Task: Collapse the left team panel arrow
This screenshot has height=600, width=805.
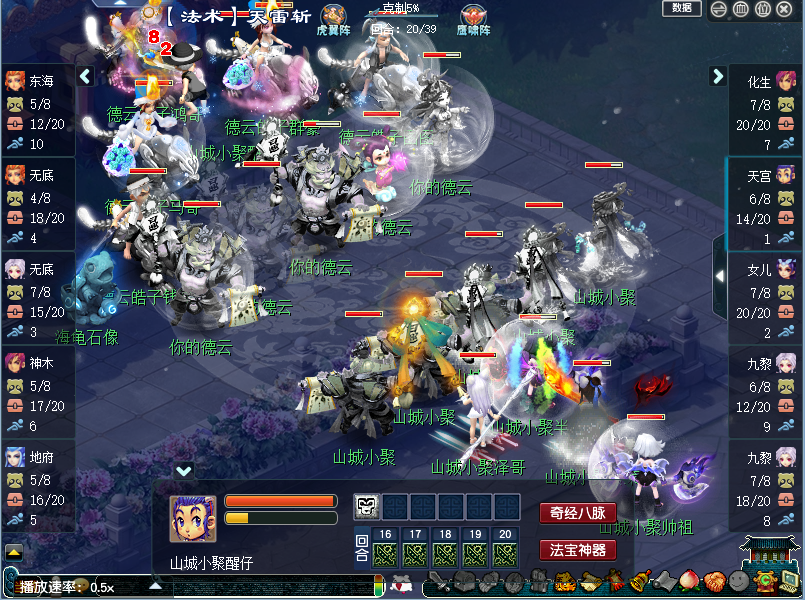Action: click(85, 76)
